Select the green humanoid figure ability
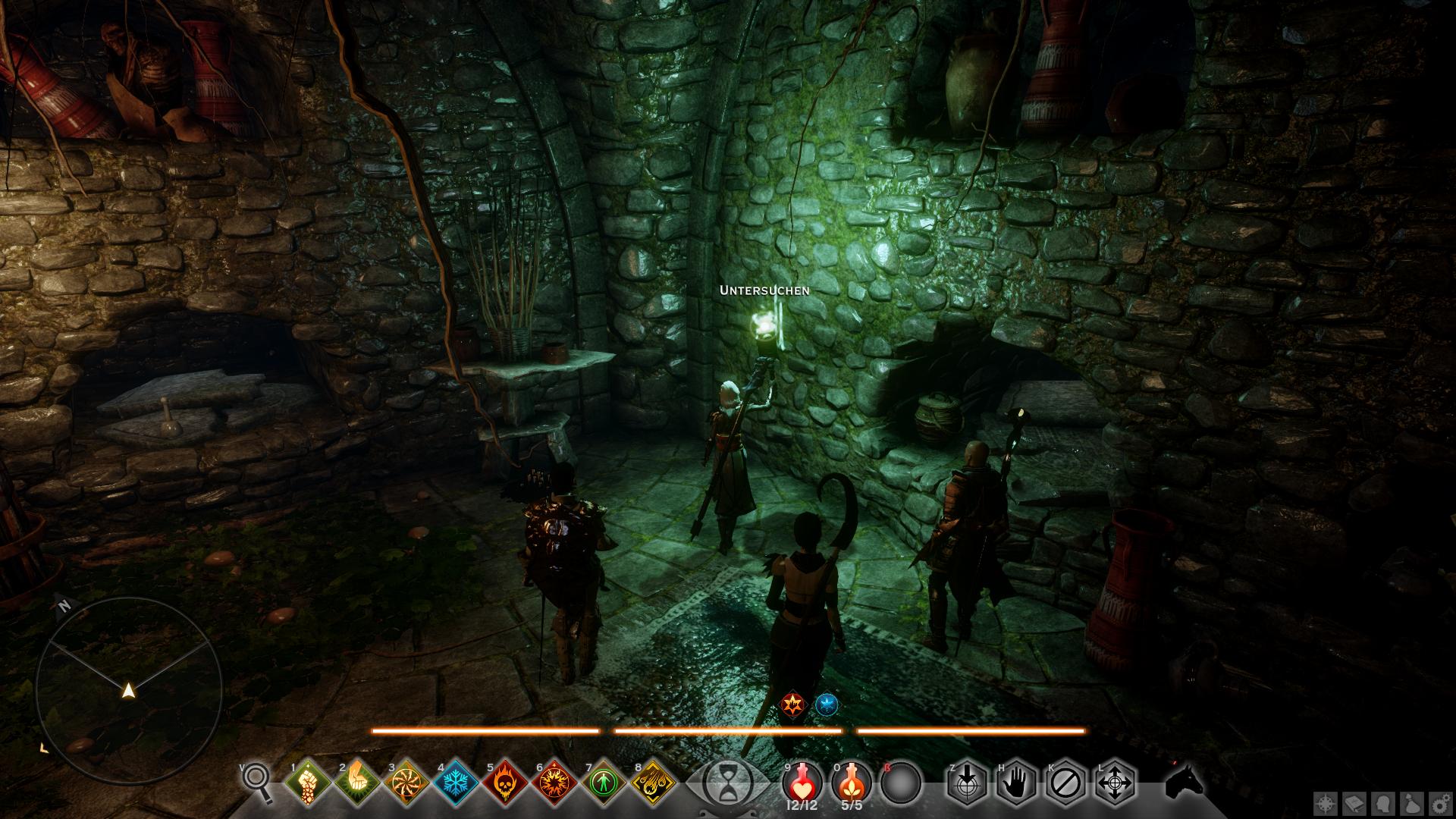 [604, 782]
